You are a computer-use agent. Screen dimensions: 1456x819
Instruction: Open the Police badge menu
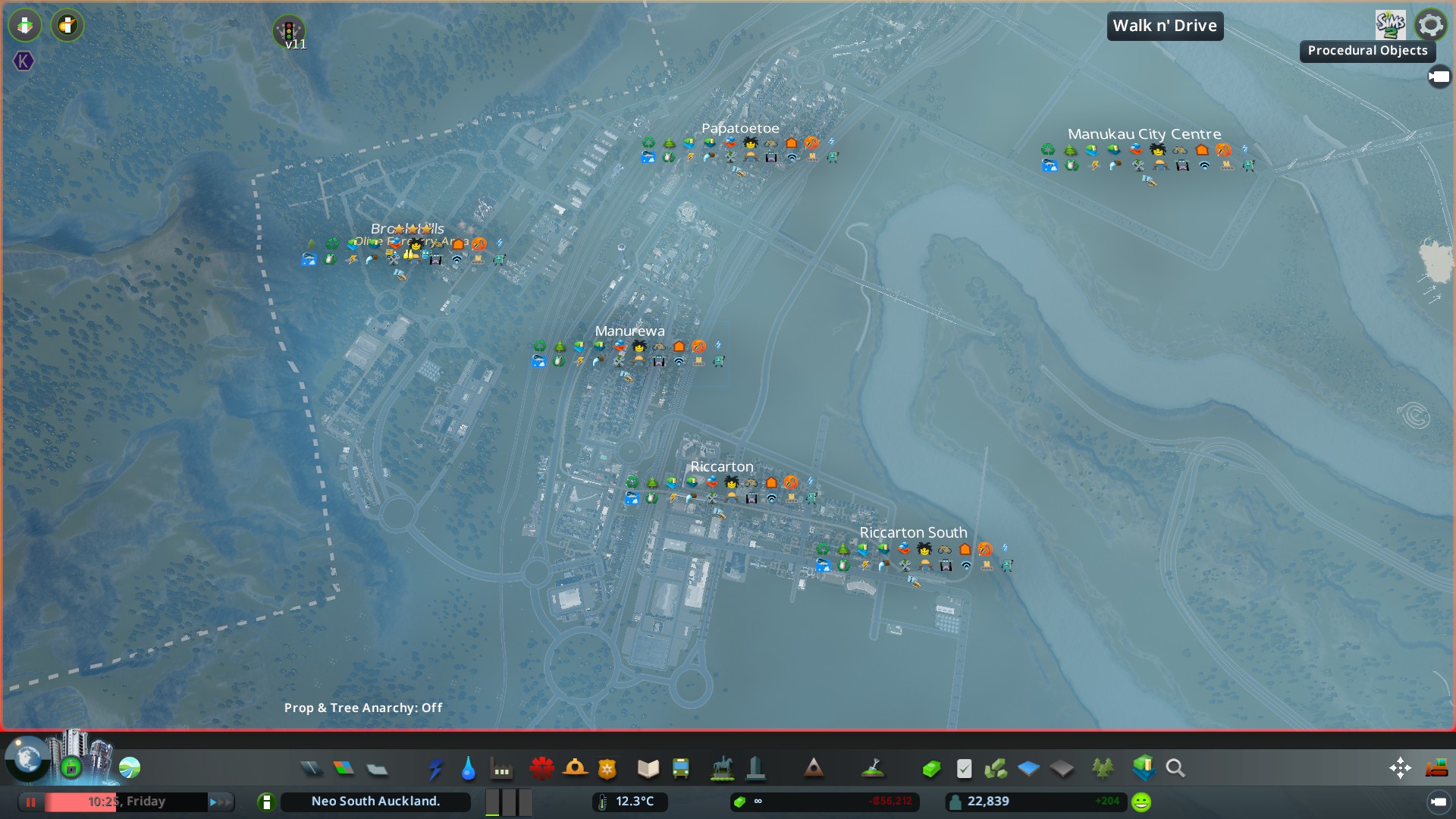(607, 769)
